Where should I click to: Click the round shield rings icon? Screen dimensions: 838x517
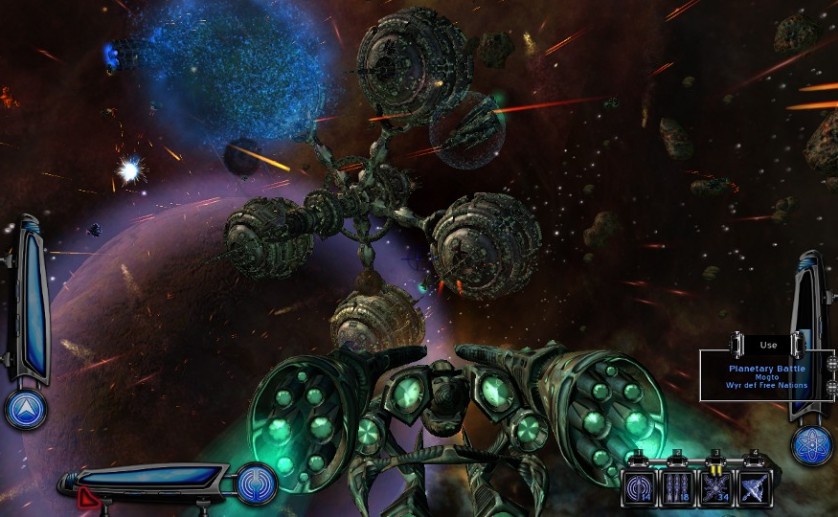click(258, 484)
